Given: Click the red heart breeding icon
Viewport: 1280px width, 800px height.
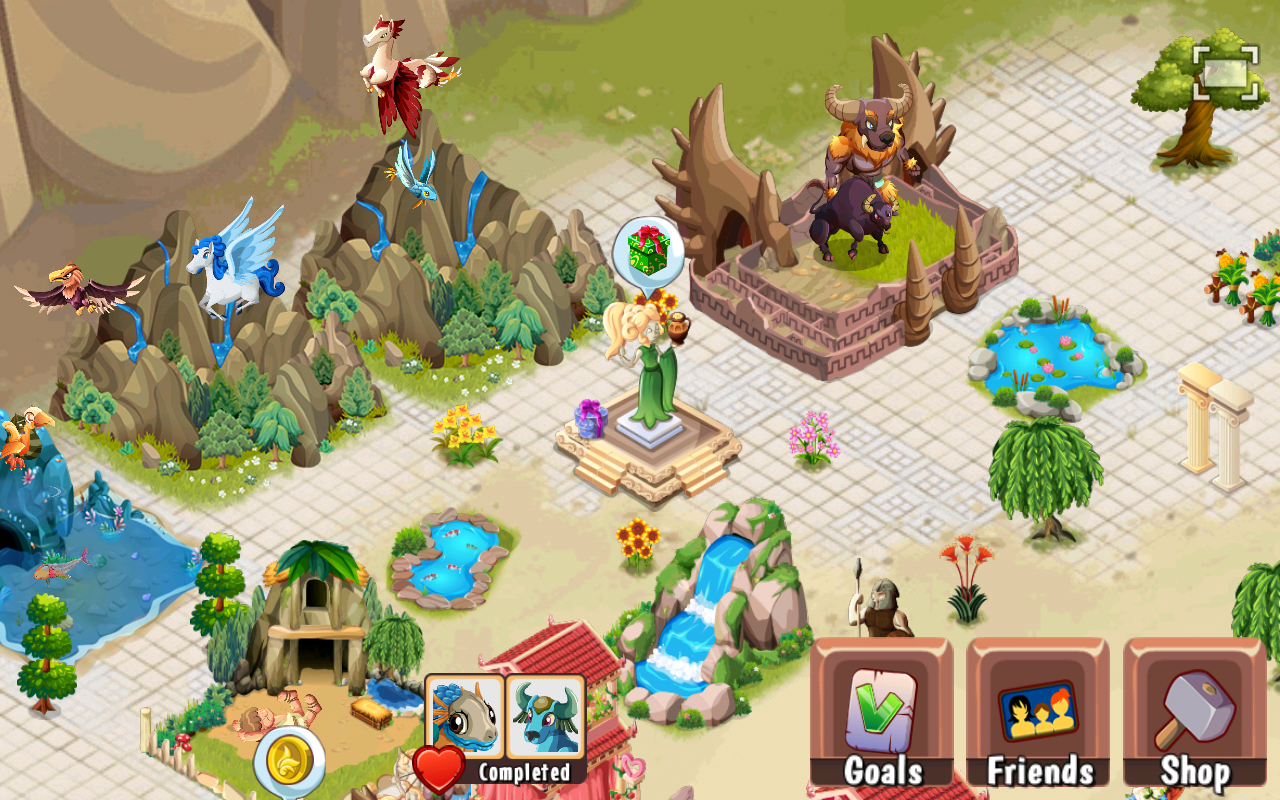Looking at the screenshot, I should coord(438,768).
